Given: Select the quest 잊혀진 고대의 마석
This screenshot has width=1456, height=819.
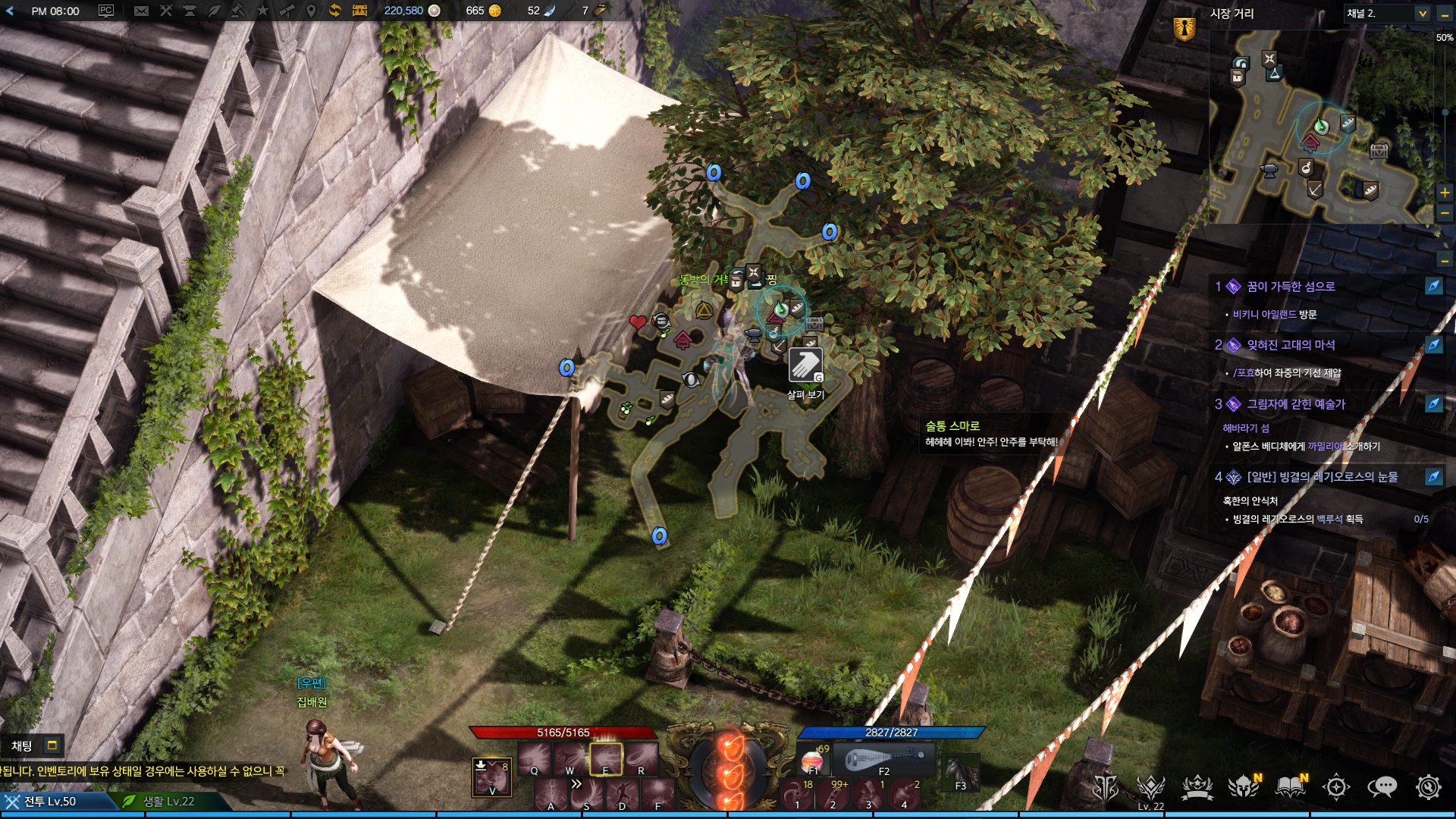Looking at the screenshot, I should [1291, 345].
